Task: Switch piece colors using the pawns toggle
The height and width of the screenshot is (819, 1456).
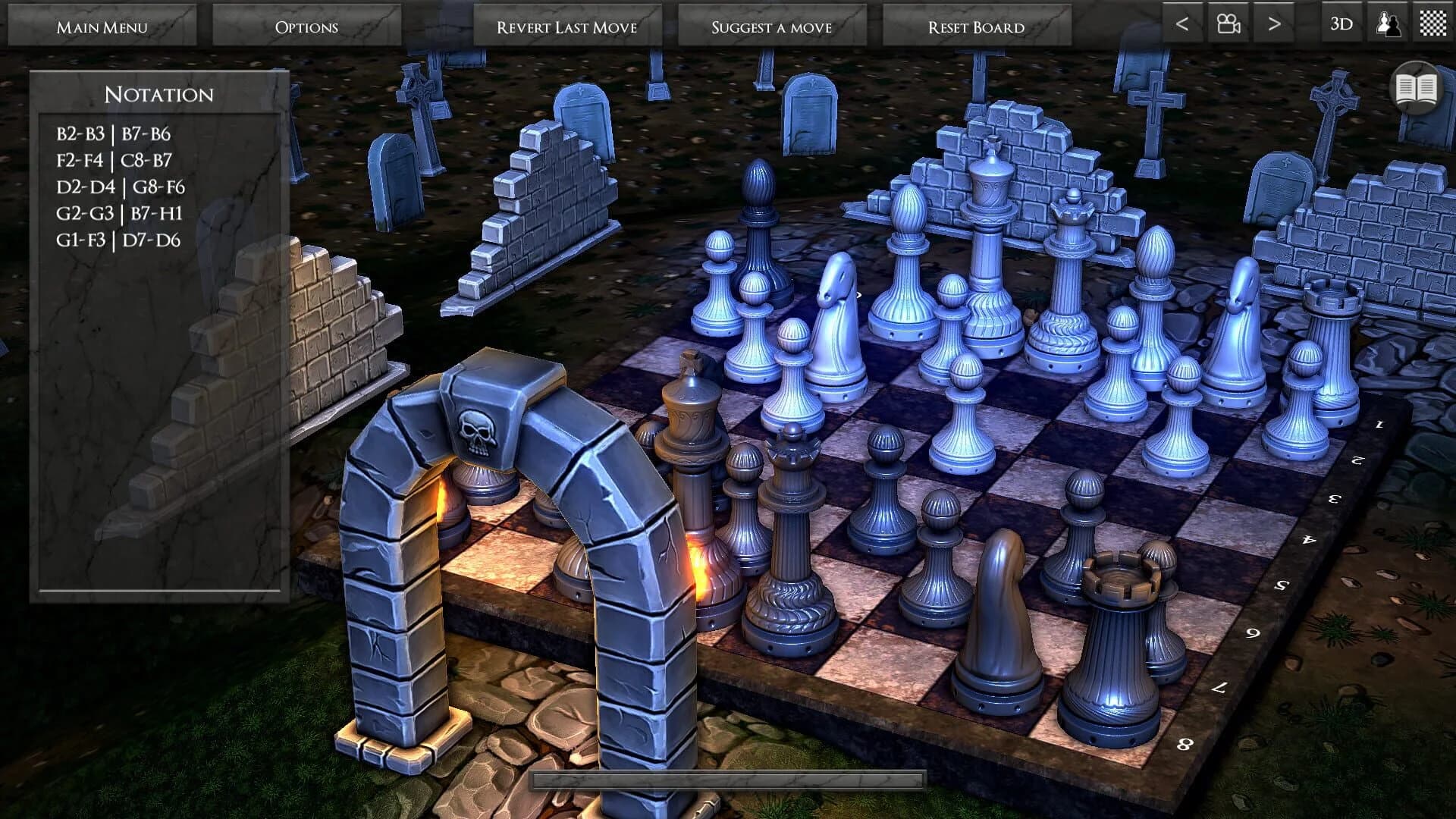Action: click(1385, 24)
